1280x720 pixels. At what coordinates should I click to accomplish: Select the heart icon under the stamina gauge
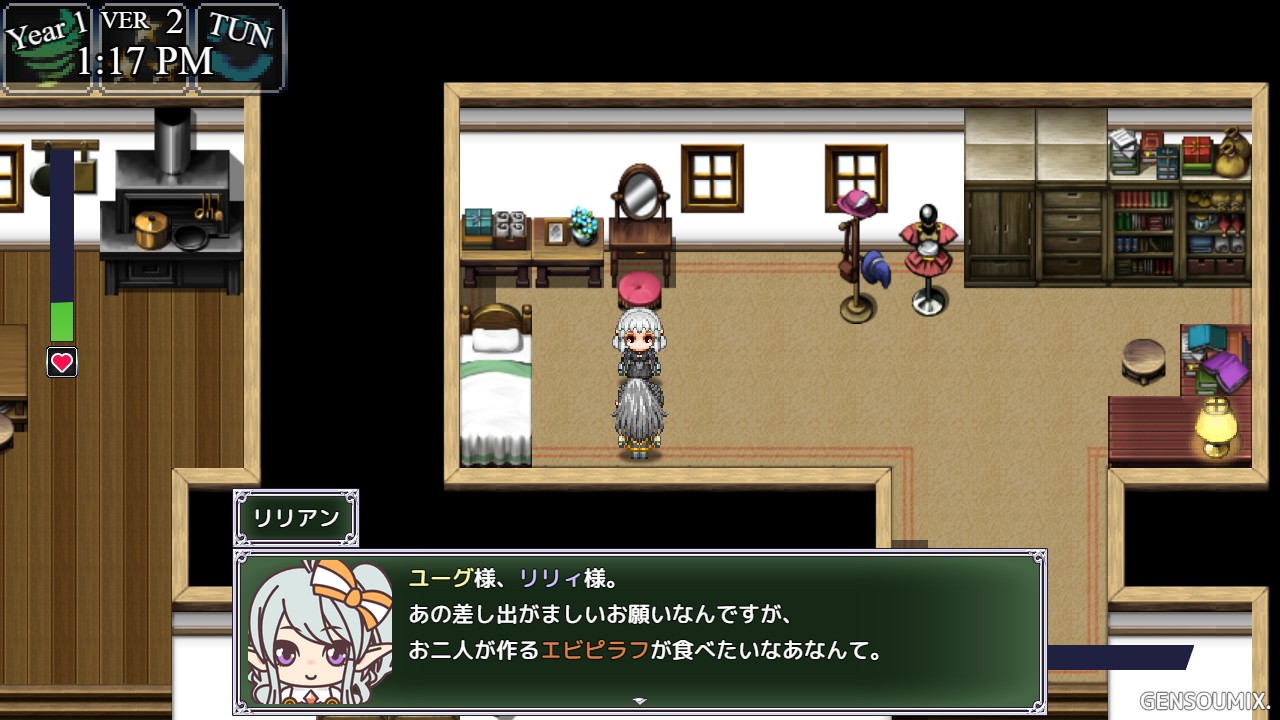point(62,362)
